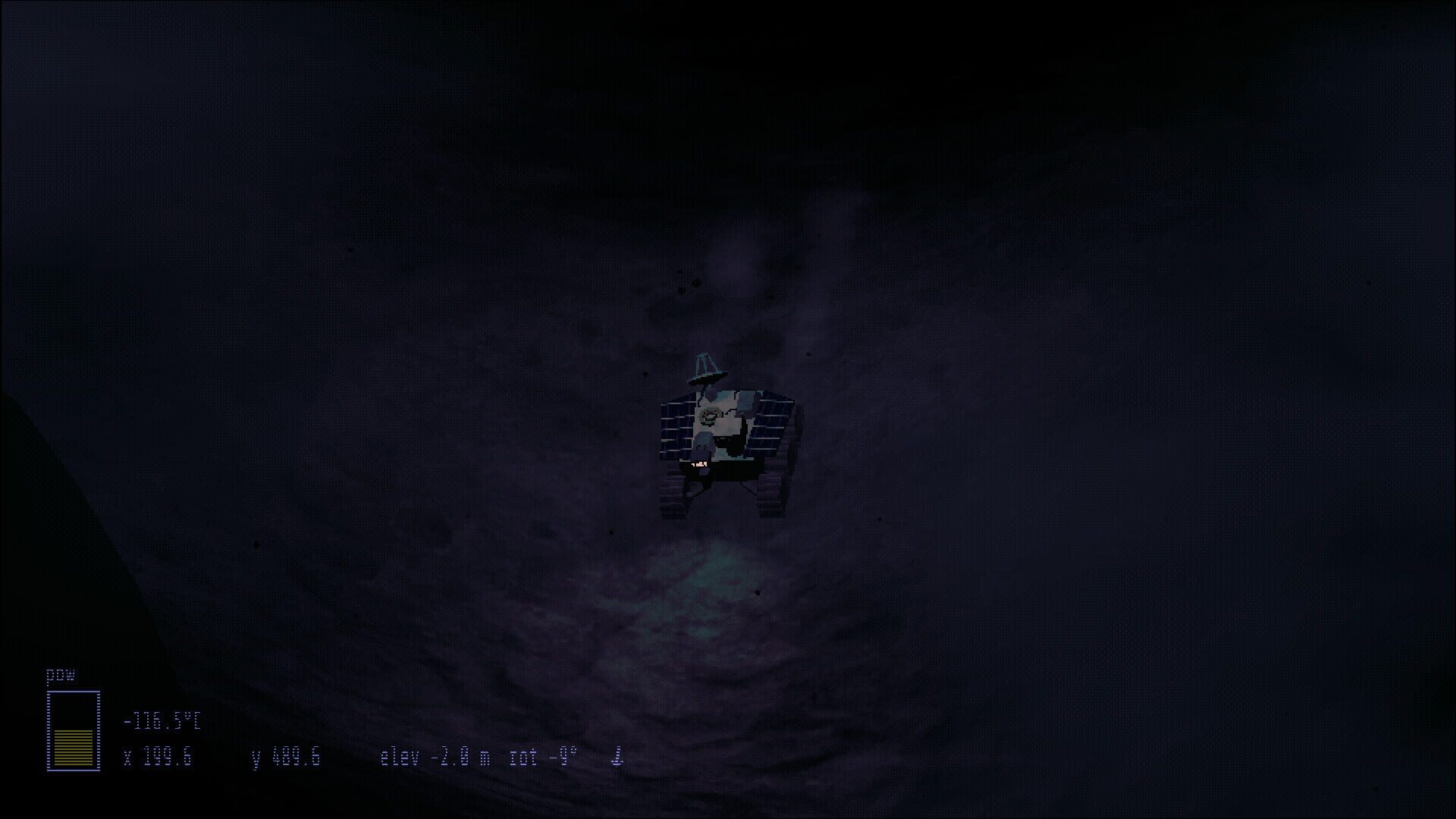Click the antenna mast connecting dish to rover
Screen dimensions: 1456x819
click(707, 390)
